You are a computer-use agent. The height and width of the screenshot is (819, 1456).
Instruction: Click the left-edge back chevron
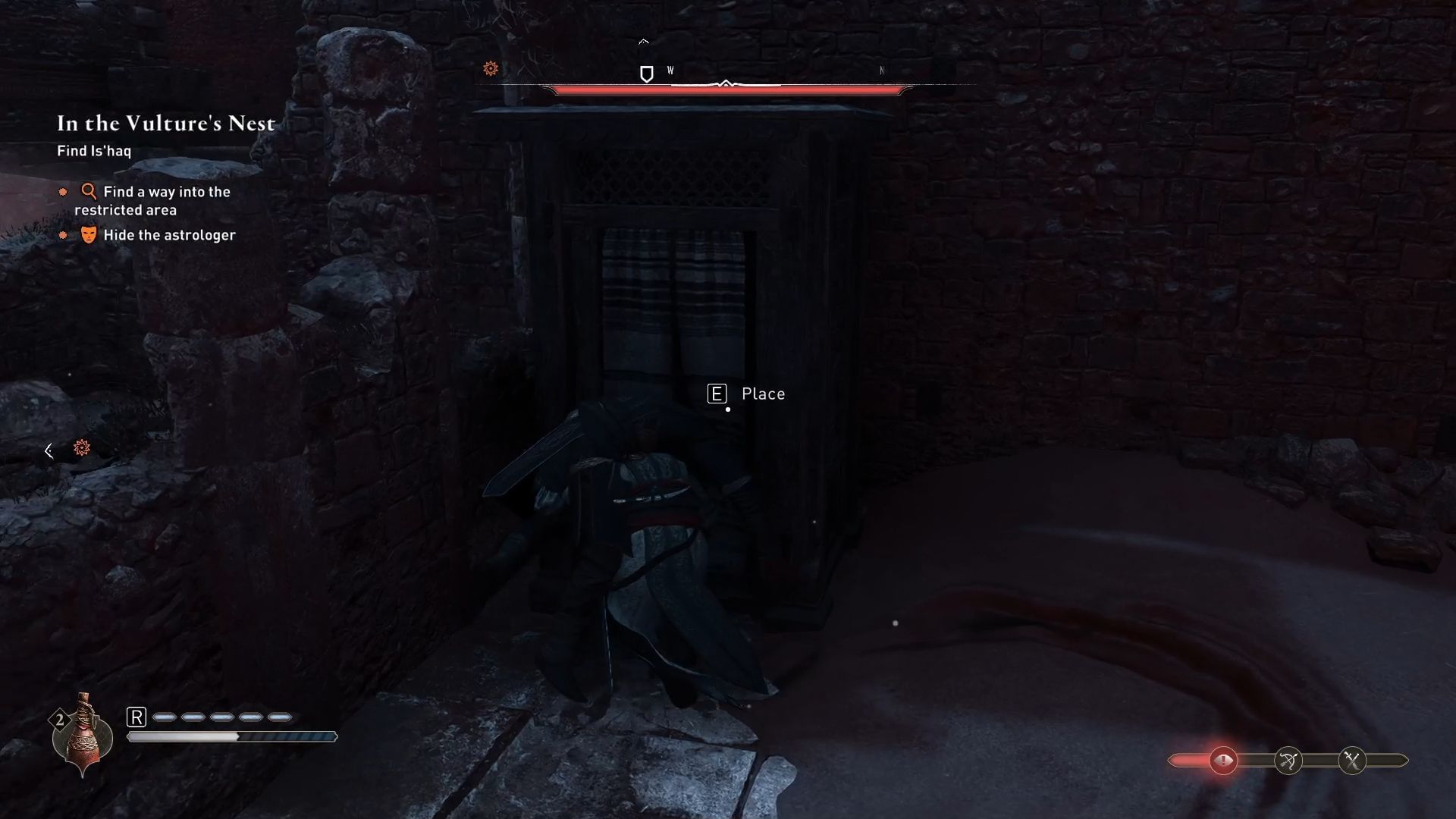(49, 450)
